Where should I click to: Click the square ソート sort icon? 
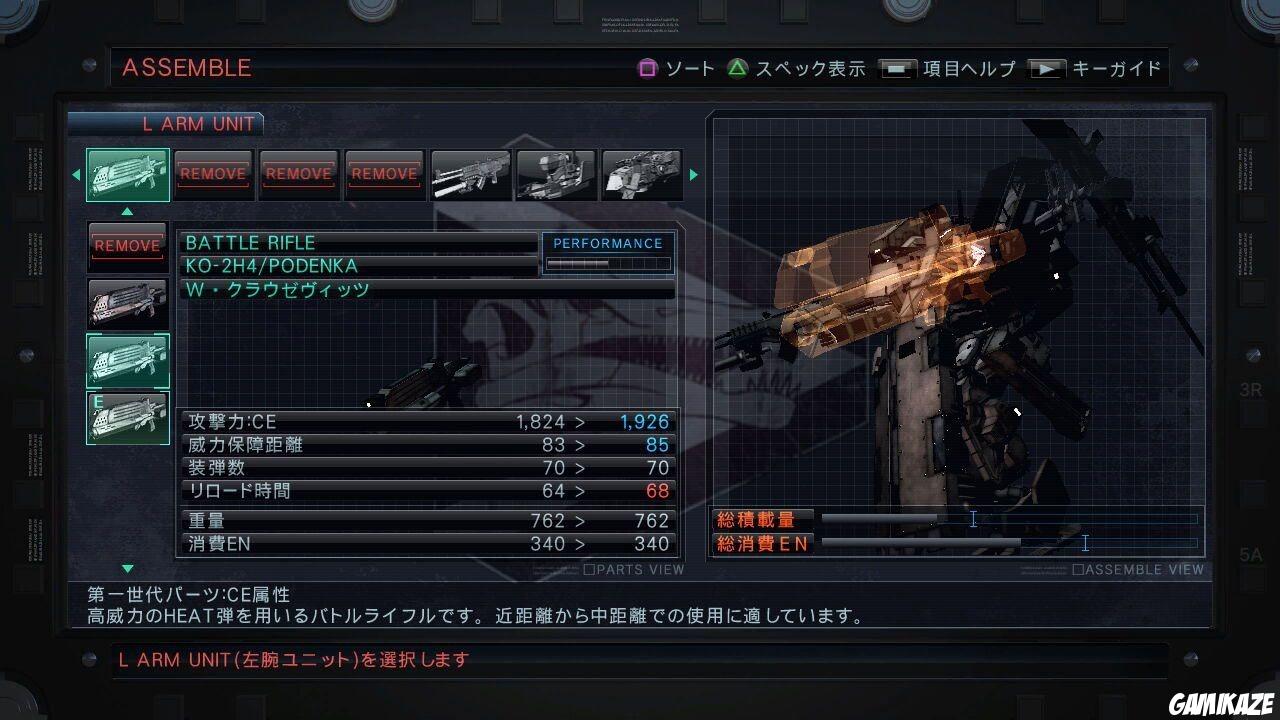(x=649, y=68)
